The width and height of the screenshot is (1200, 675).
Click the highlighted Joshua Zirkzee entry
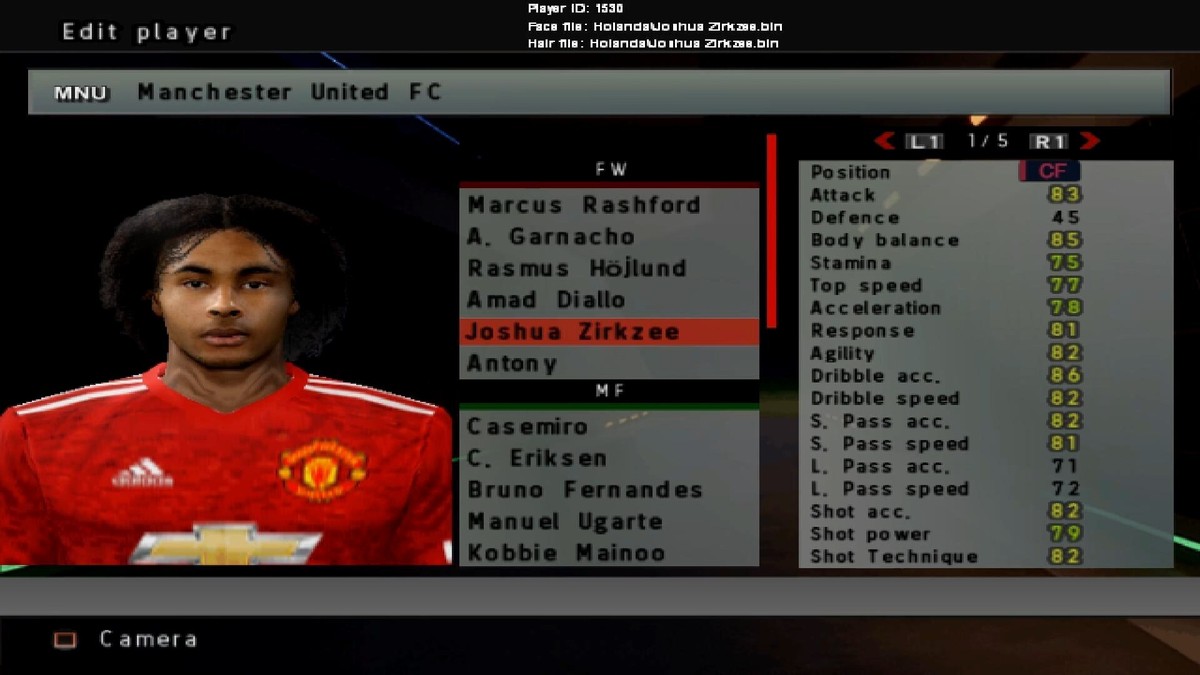point(573,332)
